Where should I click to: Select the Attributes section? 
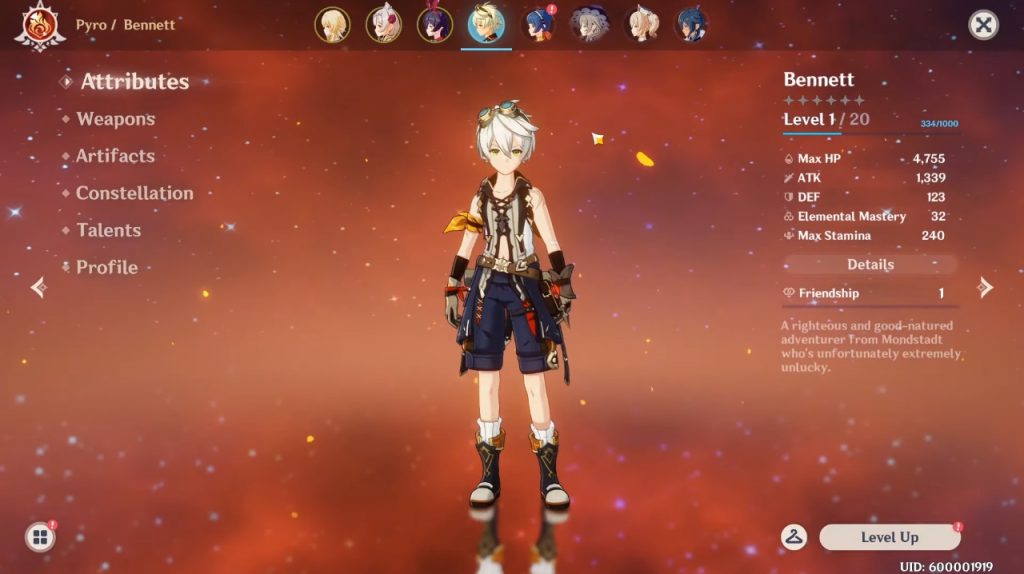(134, 82)
